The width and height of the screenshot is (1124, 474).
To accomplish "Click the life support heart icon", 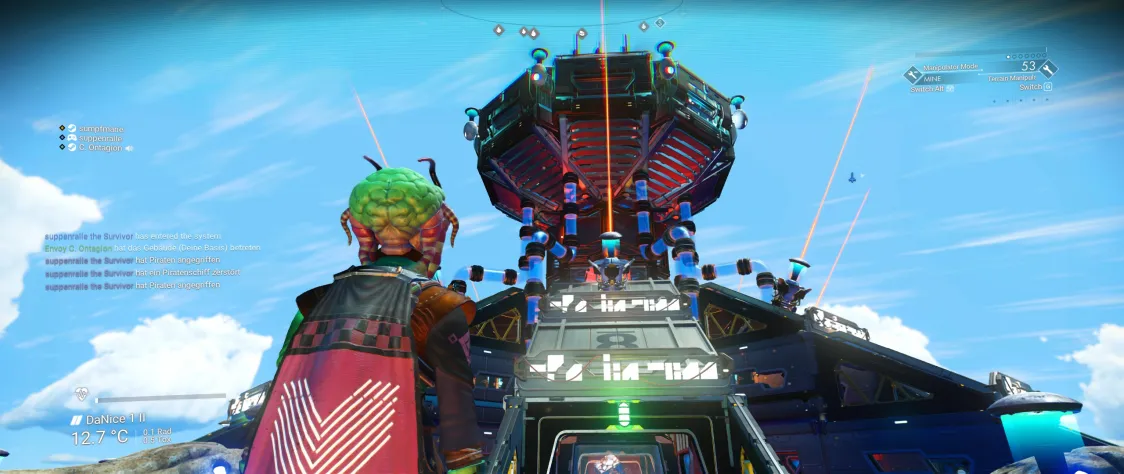I will (x=82, y=395).
